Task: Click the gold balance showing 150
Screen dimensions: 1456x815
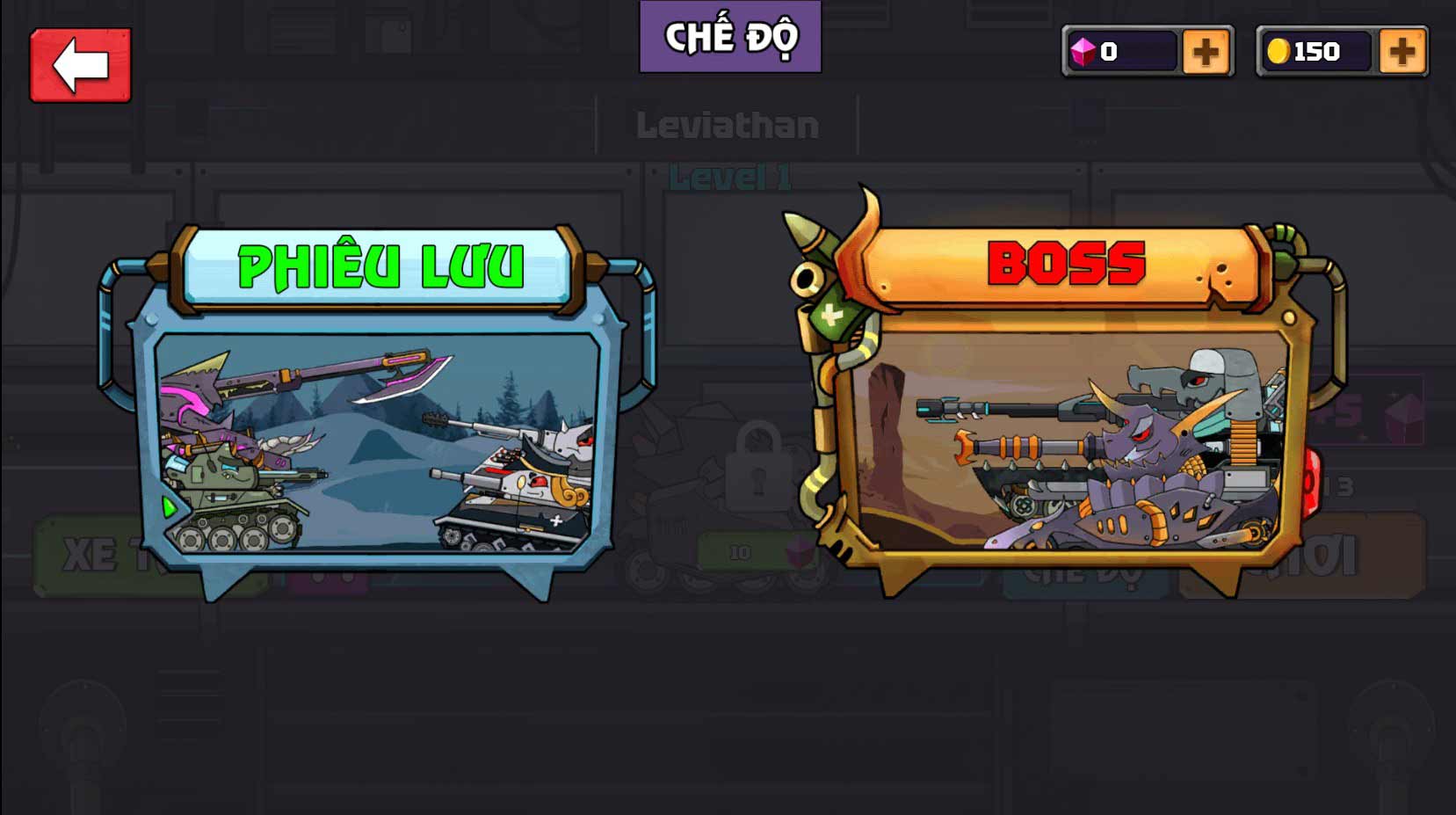Action: (1315, 50)
